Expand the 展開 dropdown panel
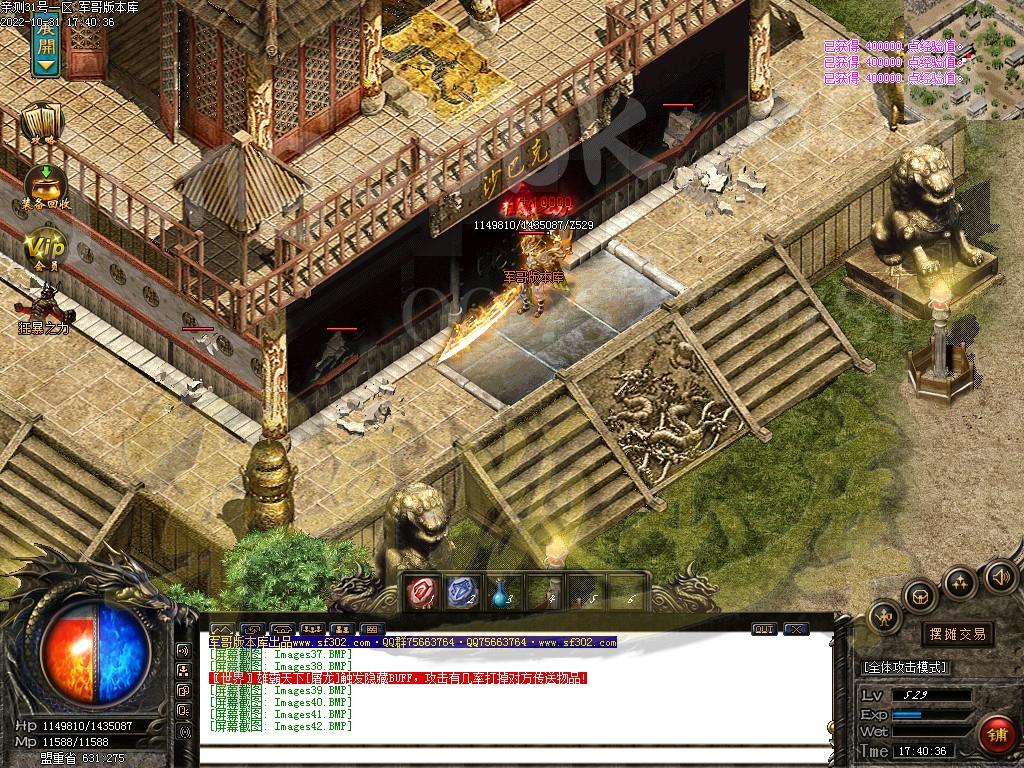The image size is (1024, 768). (45, 46)
